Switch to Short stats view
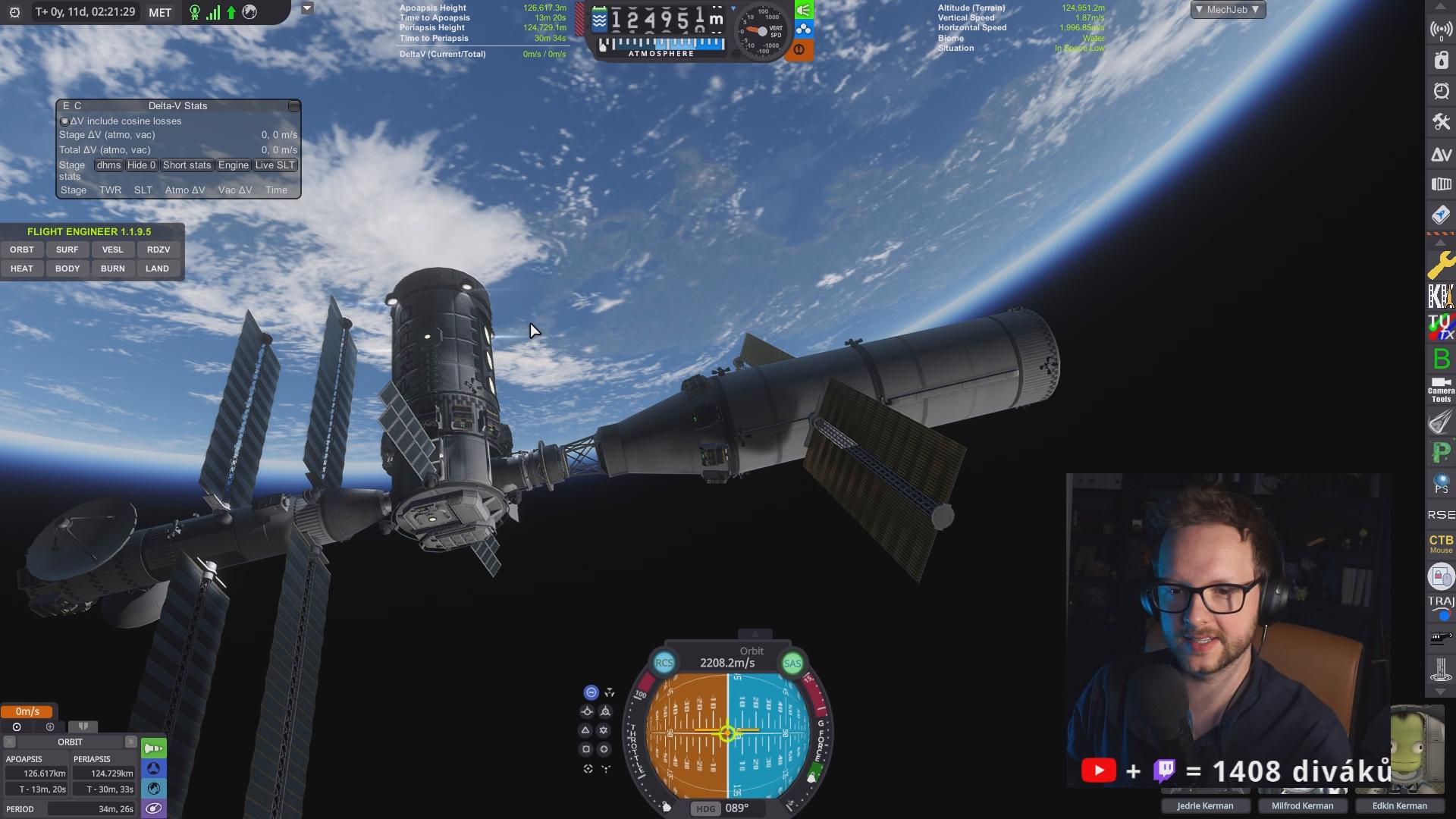The image size is (1456, 819). point(187,165)
